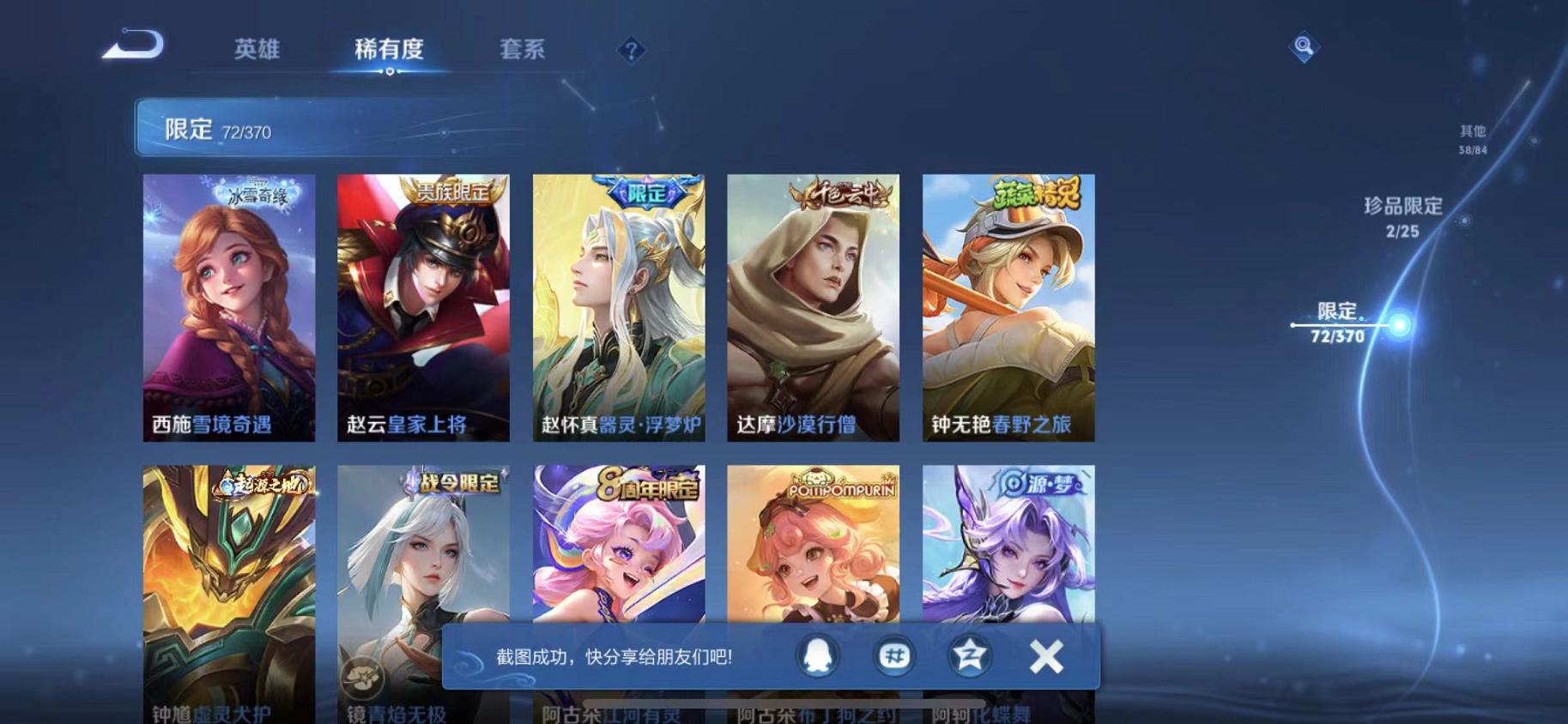
Task: Switch to the 英雄 tab
Action: (x=255, y=50)
